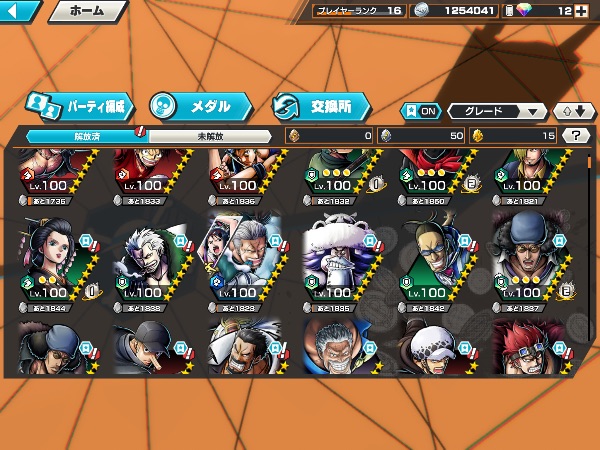Toggle the bookmark ON filter
The width and height of the screenshot is (600, 450).
420,111
